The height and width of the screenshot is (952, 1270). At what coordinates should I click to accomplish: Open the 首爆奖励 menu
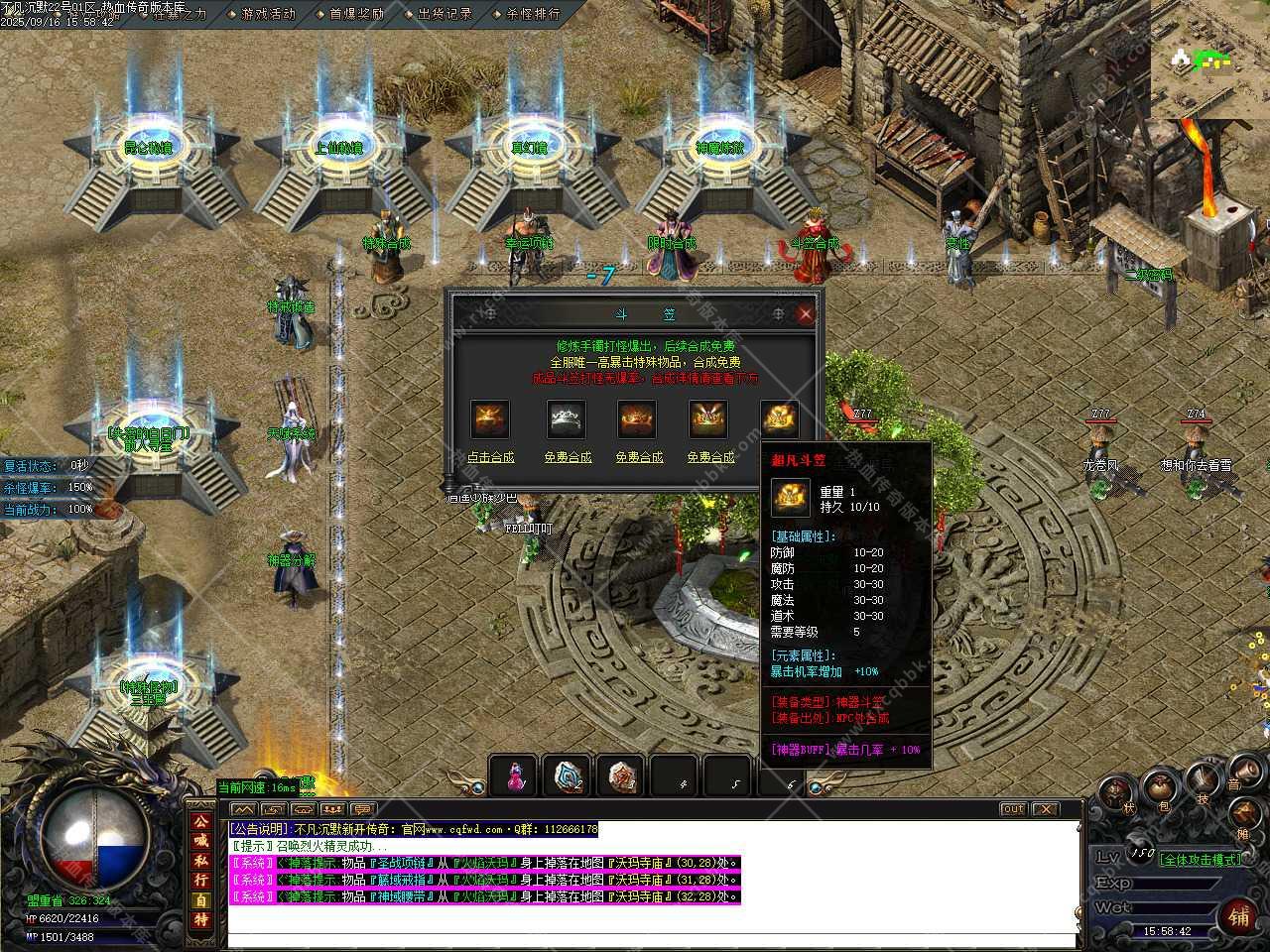[356, 14]
